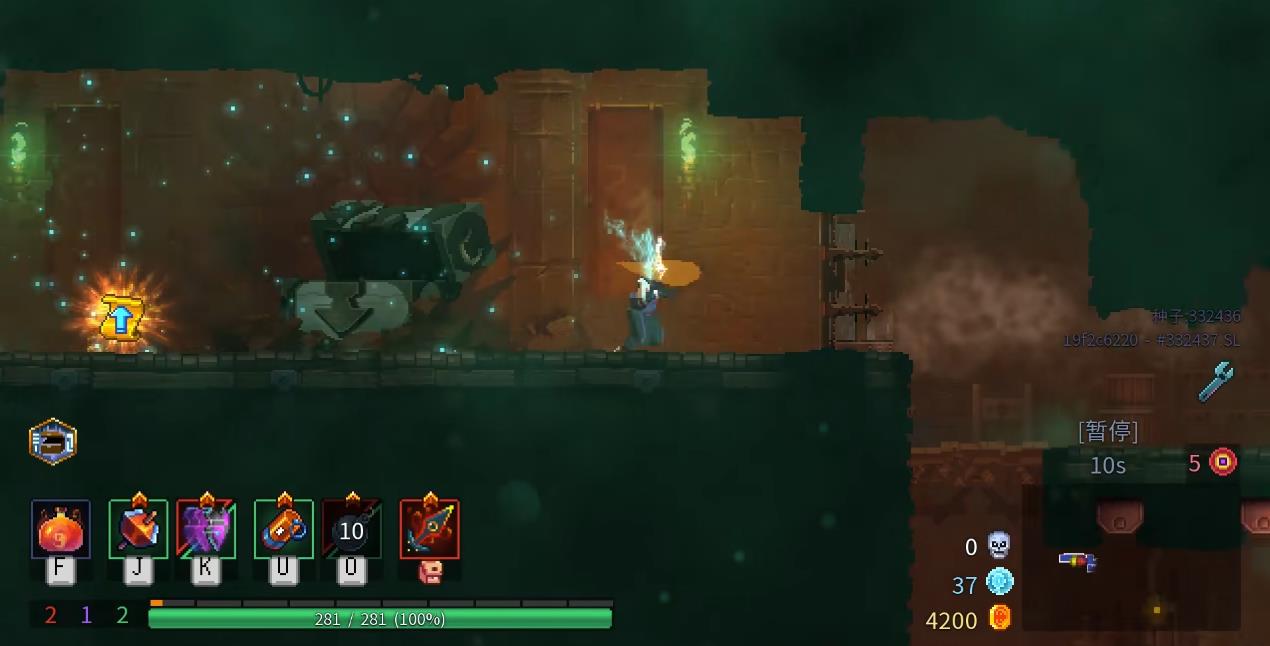1270x646 pixels.
Task: Use the orange health flask slot
Action: [x=60, y=530]
